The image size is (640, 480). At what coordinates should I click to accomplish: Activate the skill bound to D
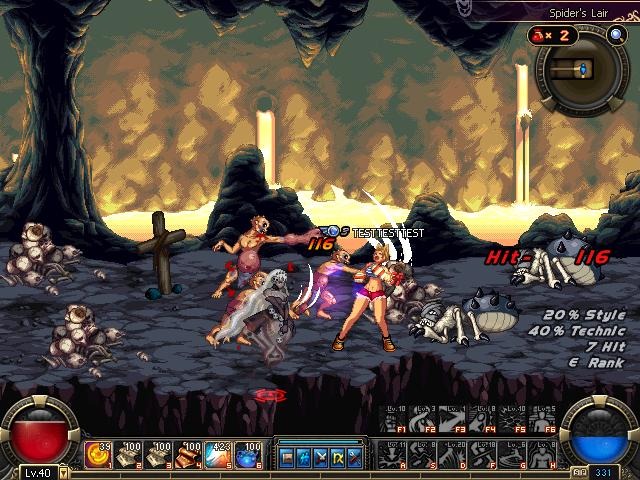(456, 455)
